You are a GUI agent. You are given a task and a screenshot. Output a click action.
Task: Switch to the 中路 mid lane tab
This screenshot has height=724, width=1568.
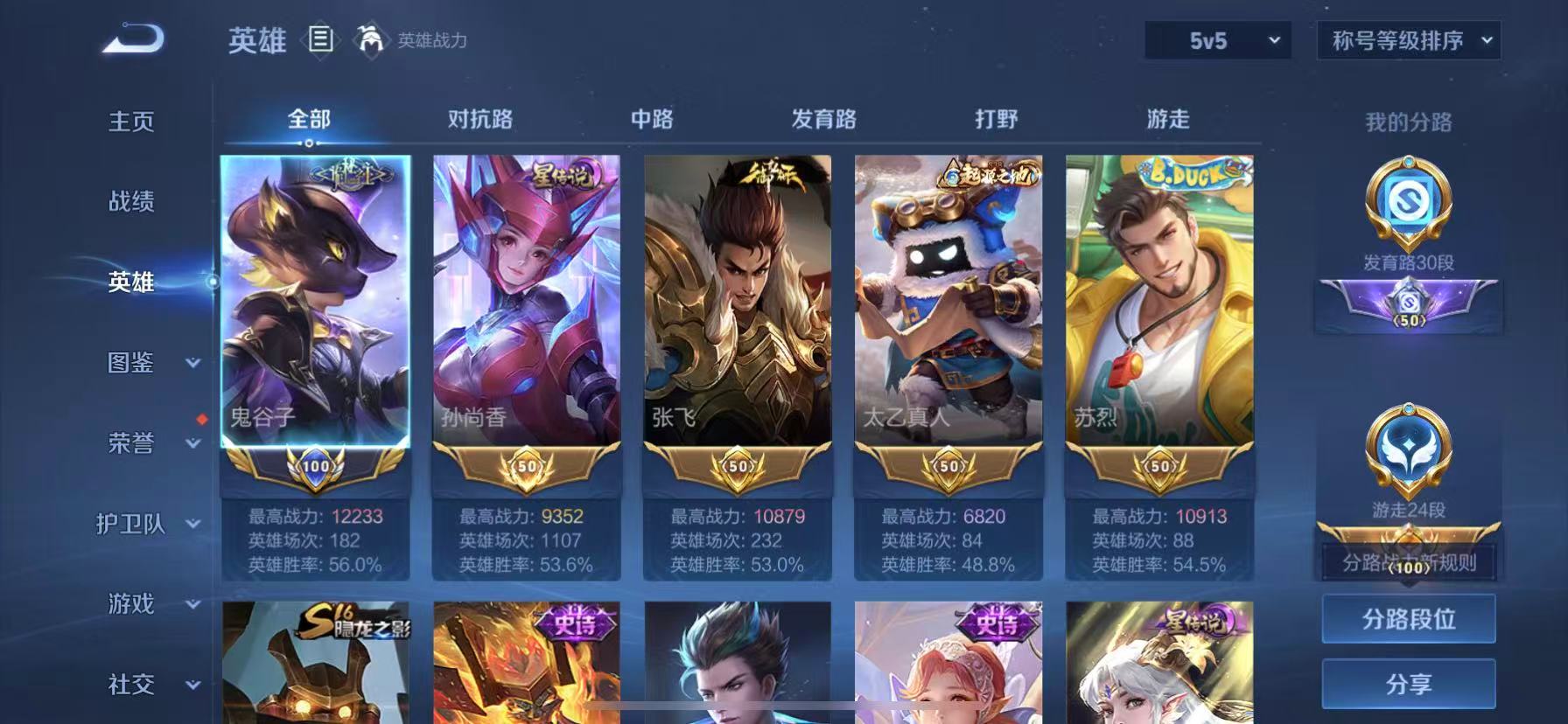(x=652, y=118)
